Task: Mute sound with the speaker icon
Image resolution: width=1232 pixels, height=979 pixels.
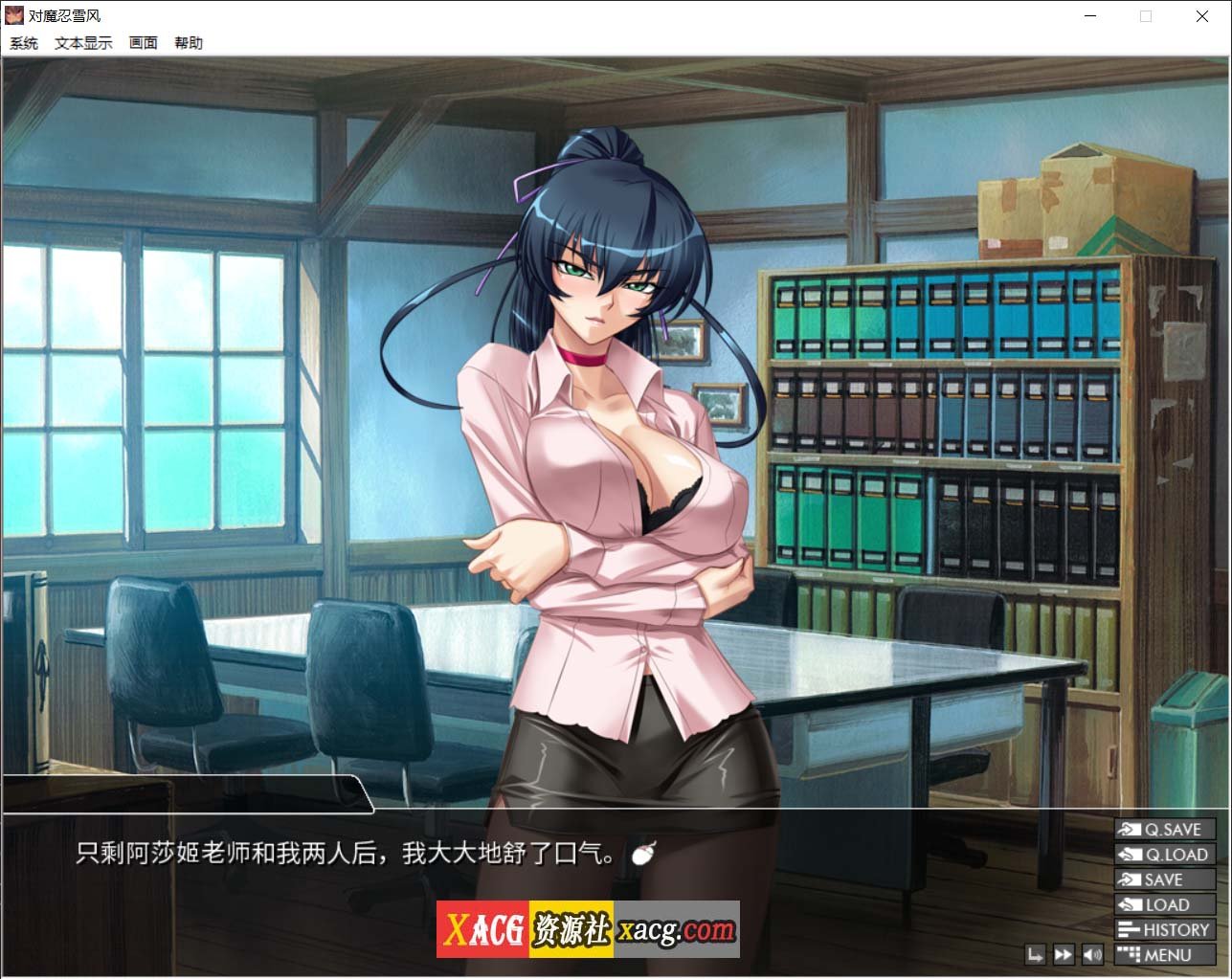Action: click(1093, 954)
